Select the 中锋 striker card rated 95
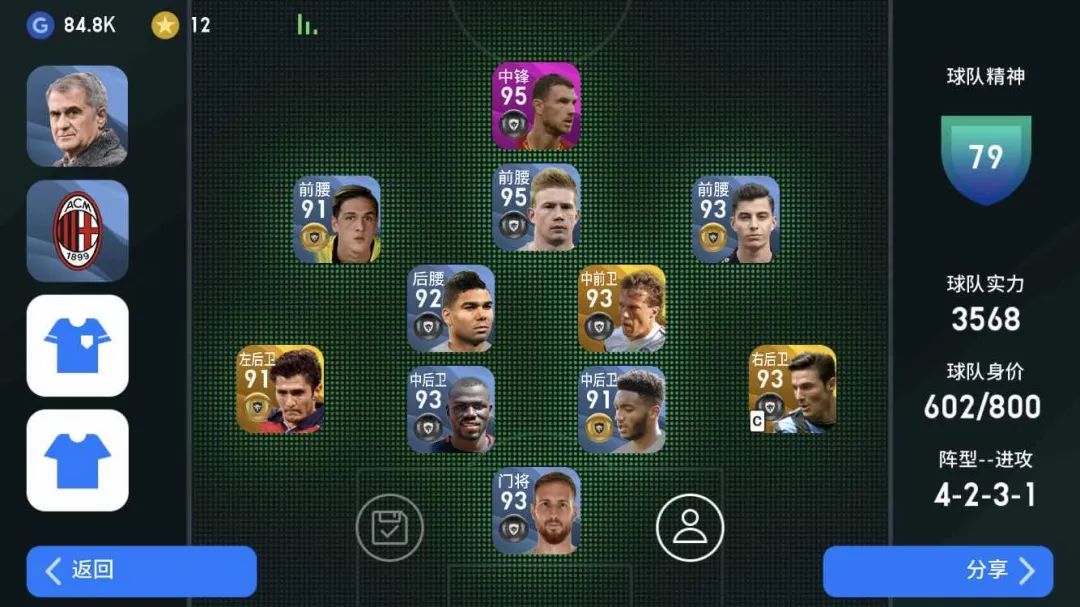The height and width of the screenshot is (607, 1080). tap(536, 106)
